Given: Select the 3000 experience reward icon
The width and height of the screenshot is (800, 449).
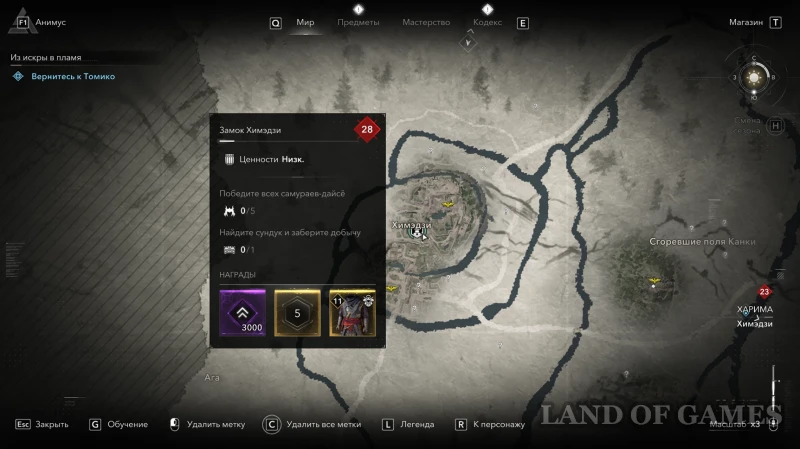Looking at the screenshot, I should pyautogui.click(x=242, y=312).
